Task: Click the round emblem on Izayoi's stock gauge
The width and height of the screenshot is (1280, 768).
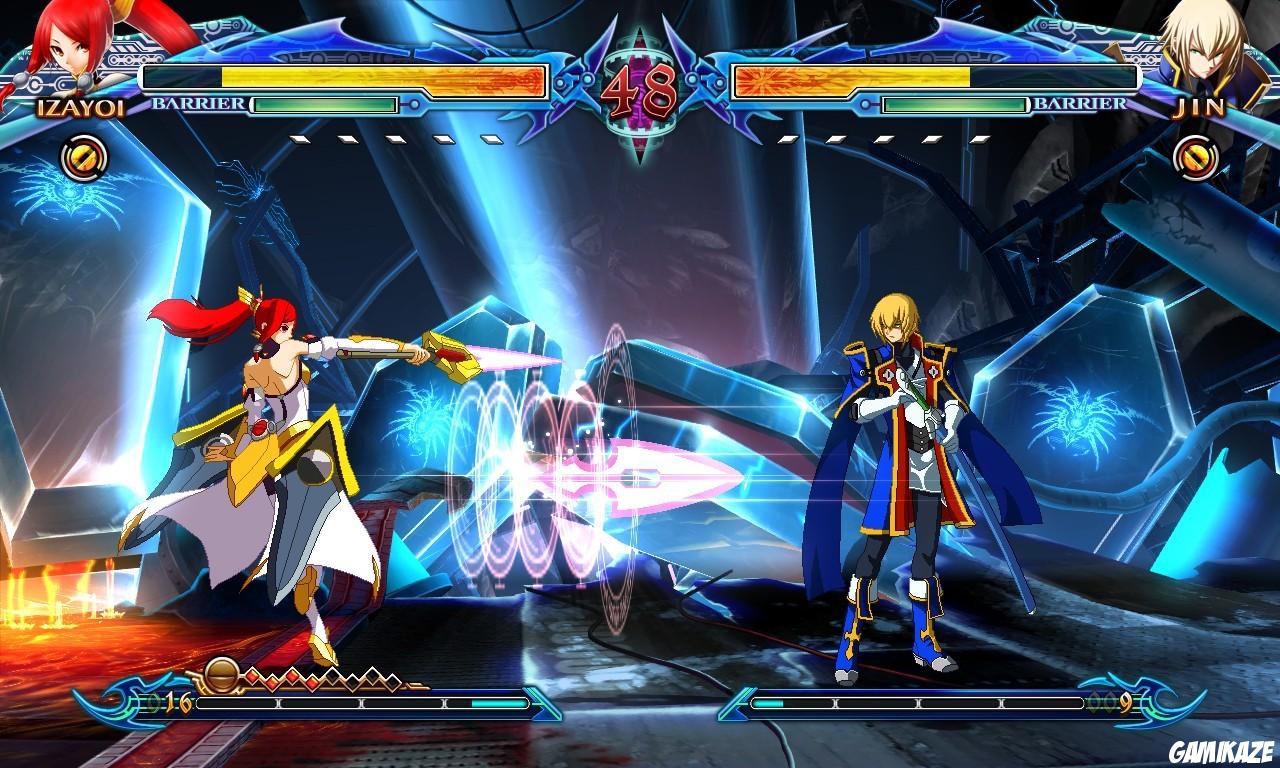Action: pyautogui.click(x=221, y=676)
